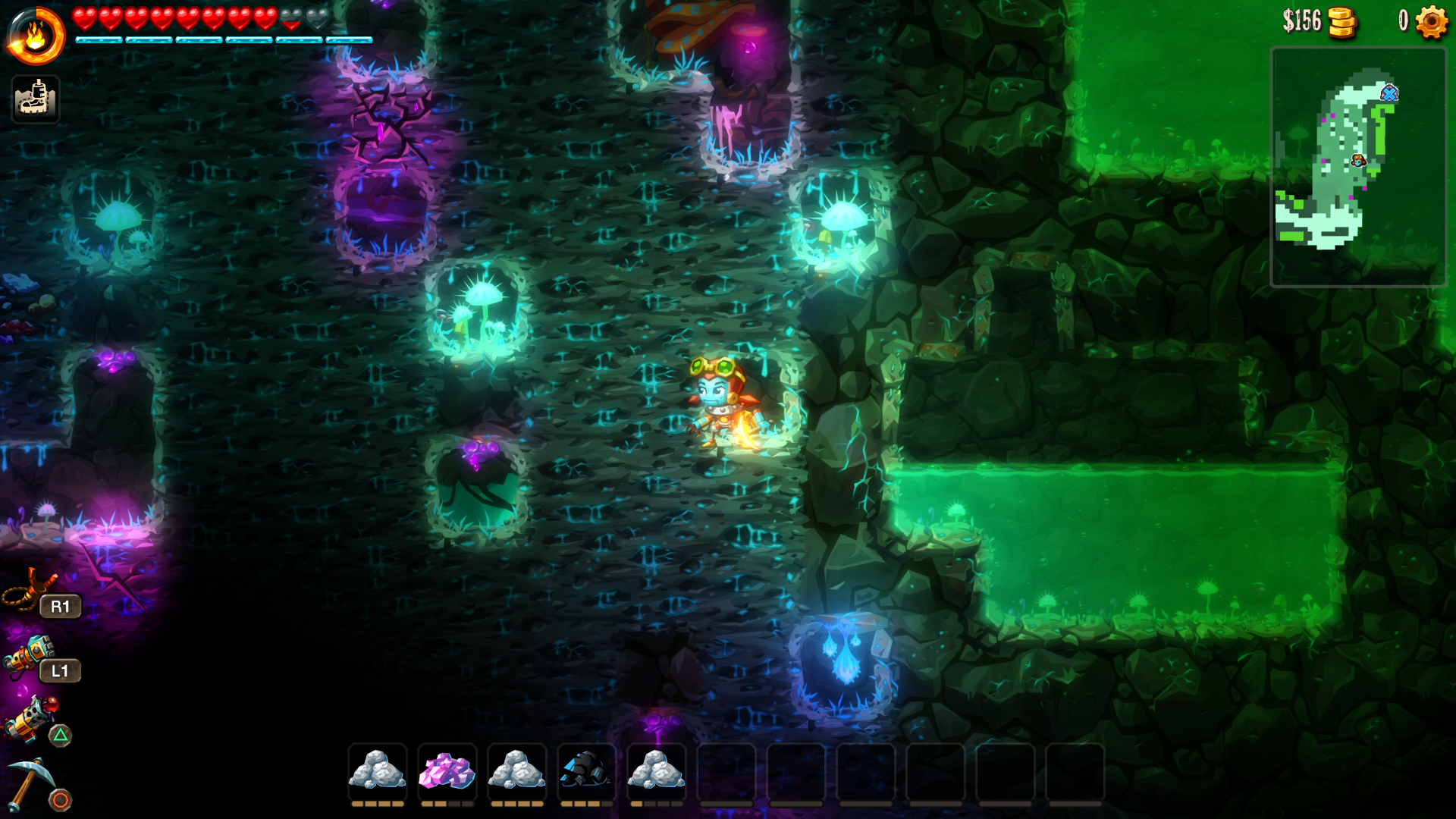Click the blue player marker on the minimap
The width and height of the screenshot is (1456, 819).
[1389, 93]
